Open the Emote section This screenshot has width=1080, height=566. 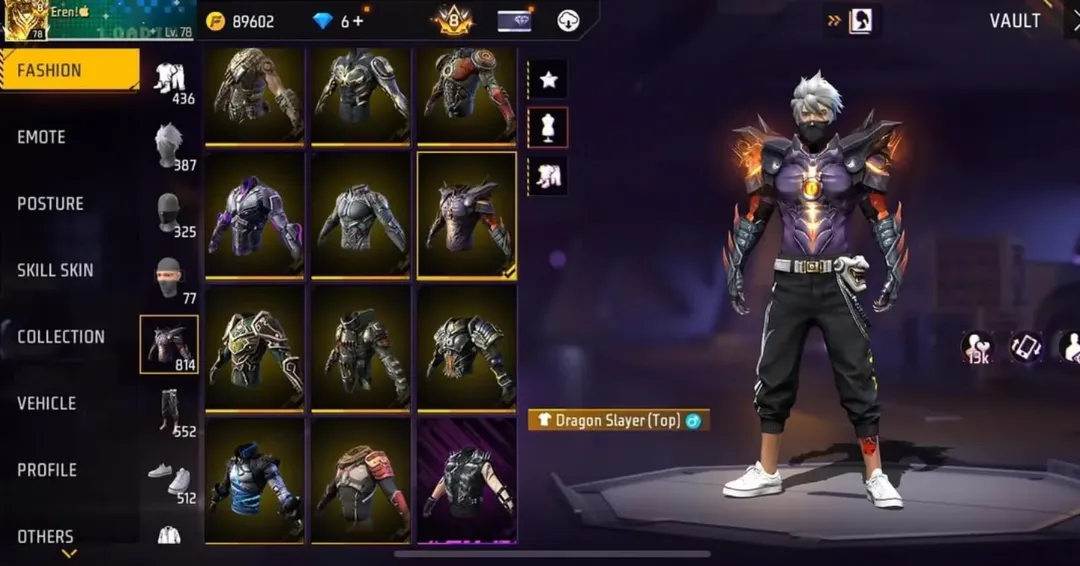(x=42, y=137)
